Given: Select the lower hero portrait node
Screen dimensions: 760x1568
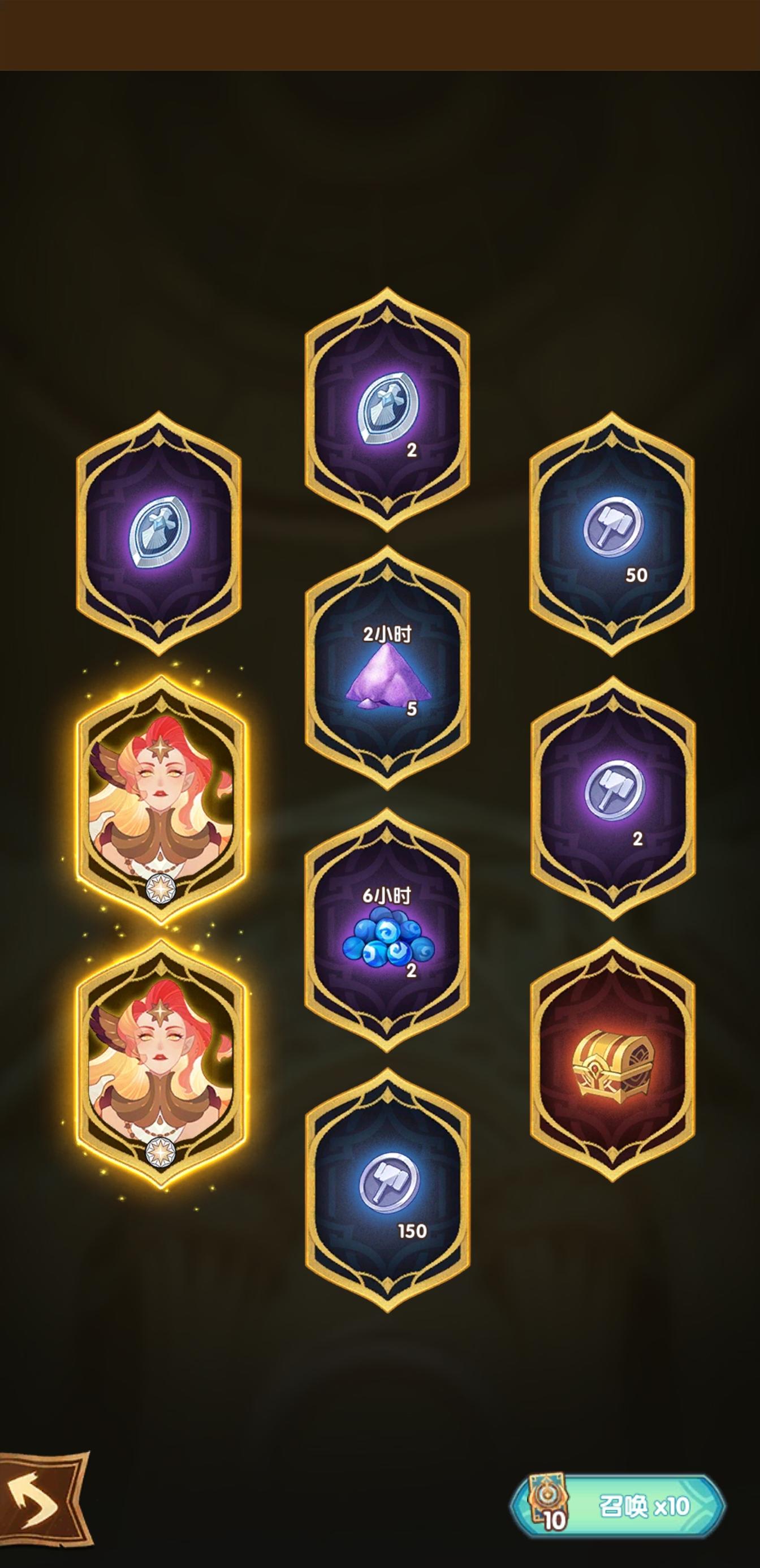Looking at the screenshot, I should (x=159, y=1071).
